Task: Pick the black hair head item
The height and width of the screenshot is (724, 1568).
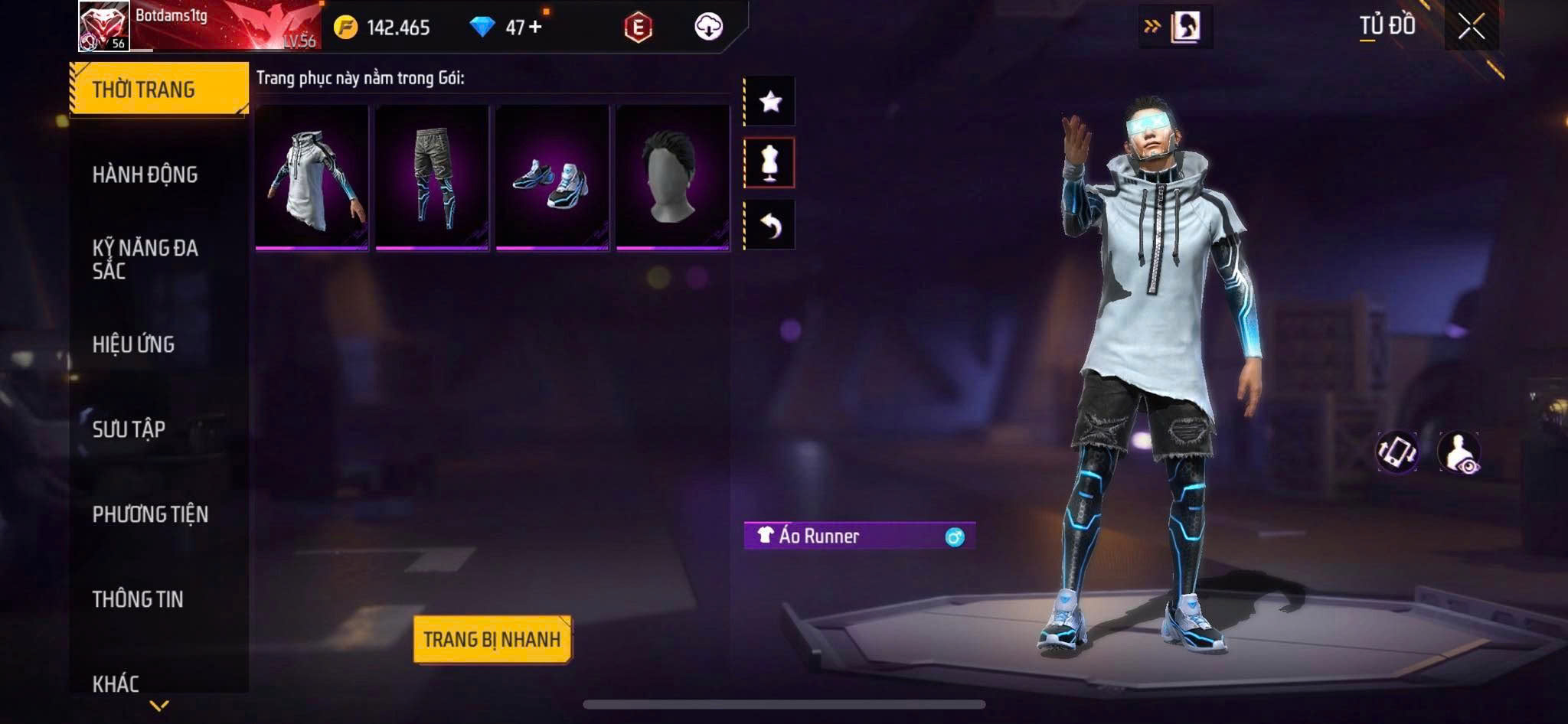Action: coord(672,178)
